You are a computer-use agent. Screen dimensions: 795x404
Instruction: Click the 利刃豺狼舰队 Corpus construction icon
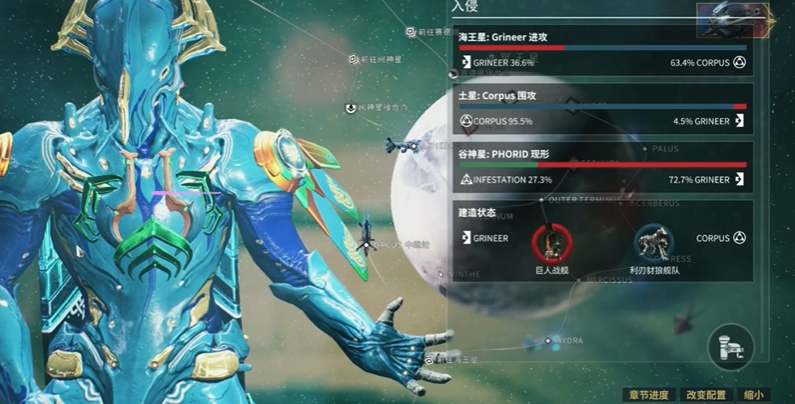[x=654, y=242]
